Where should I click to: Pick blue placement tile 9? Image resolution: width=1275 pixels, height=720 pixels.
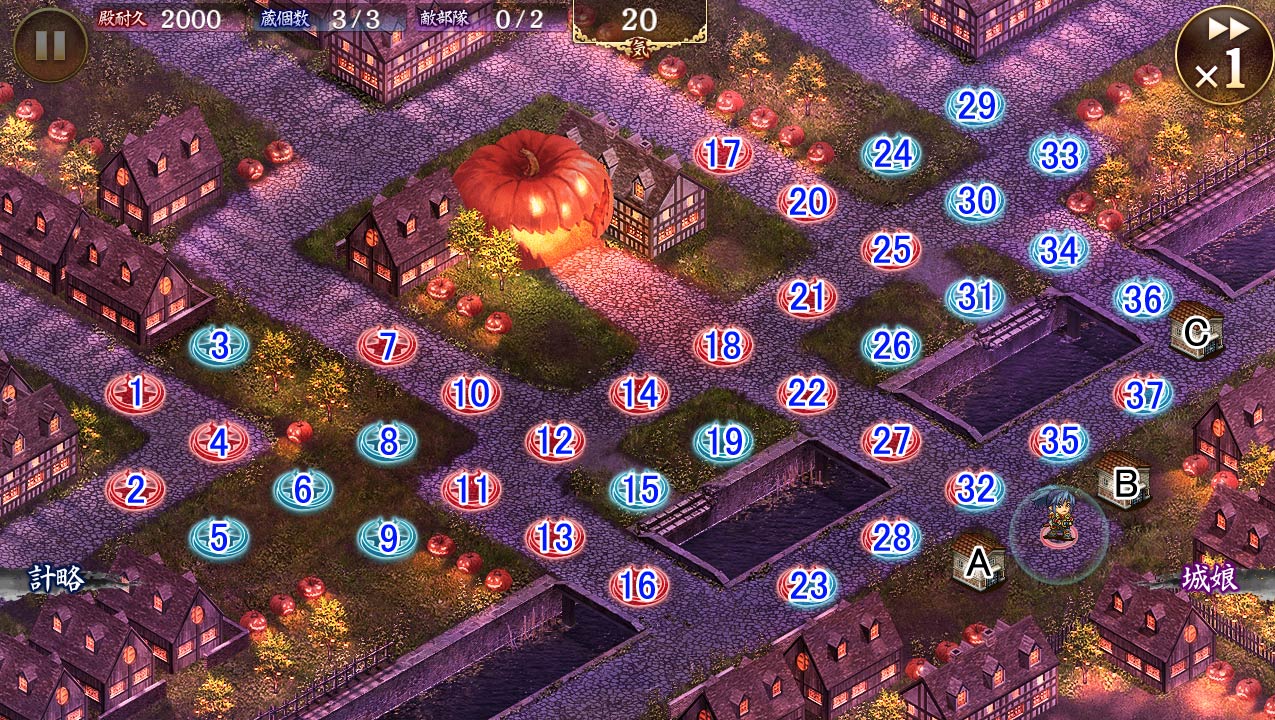point(387,539)
